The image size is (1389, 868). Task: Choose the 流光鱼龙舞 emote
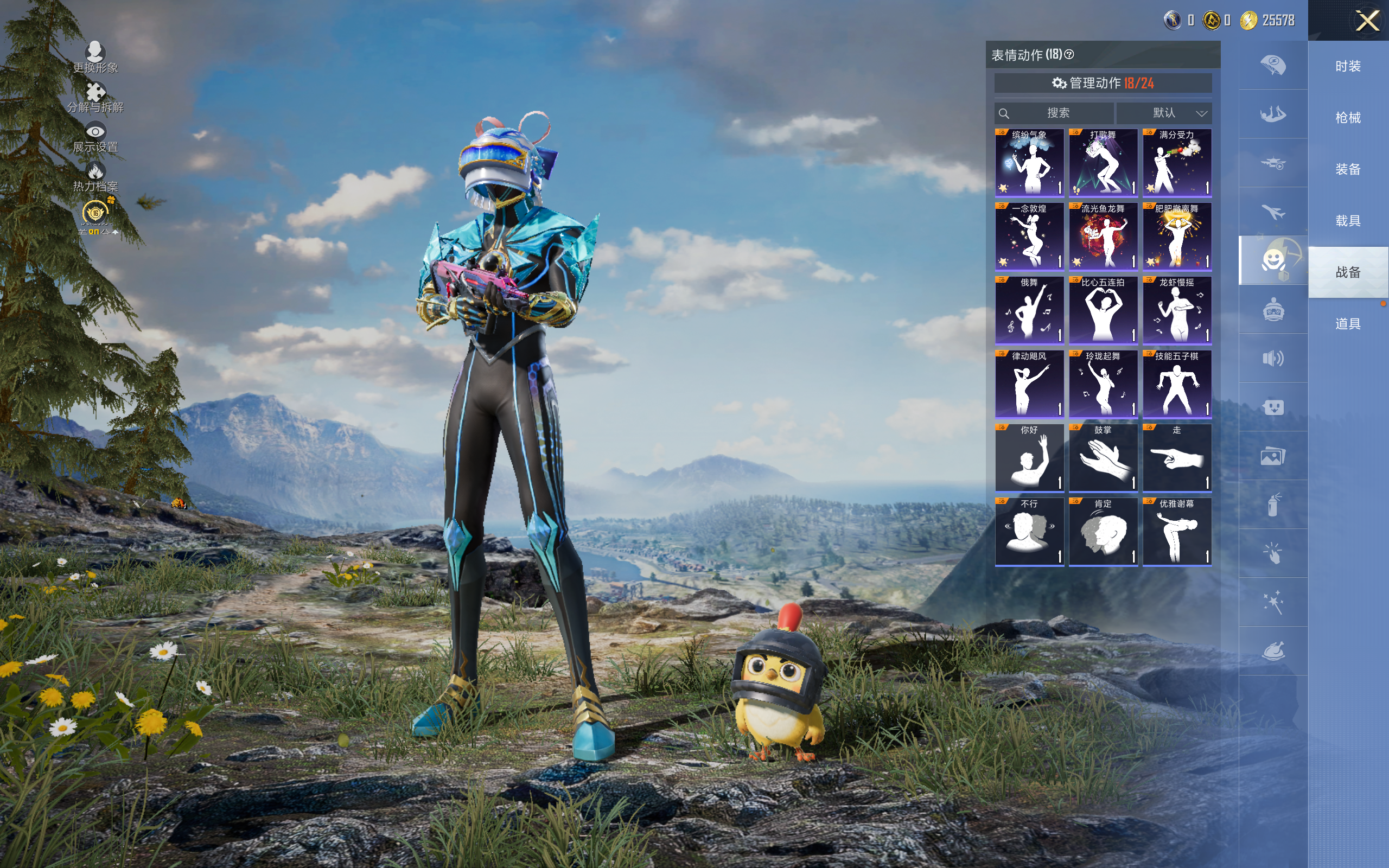[1103, 236]
